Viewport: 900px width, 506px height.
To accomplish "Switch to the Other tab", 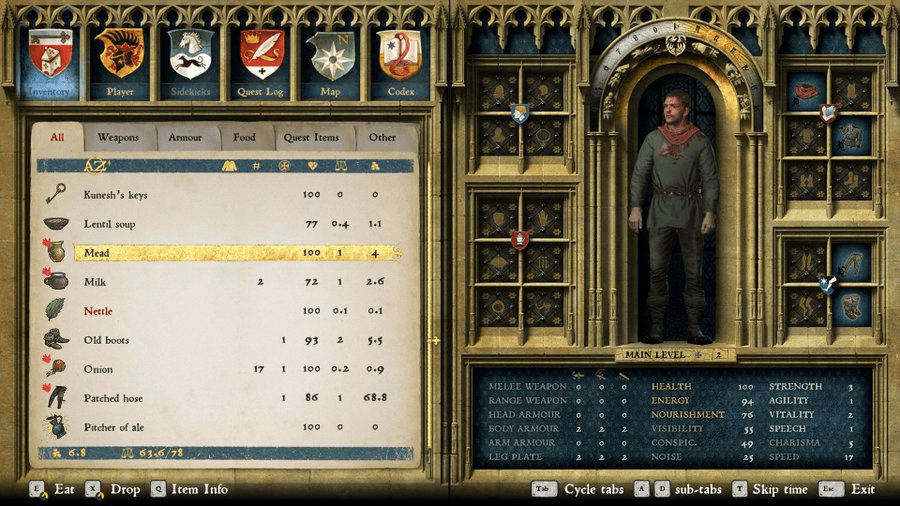I will click(382, 137).
